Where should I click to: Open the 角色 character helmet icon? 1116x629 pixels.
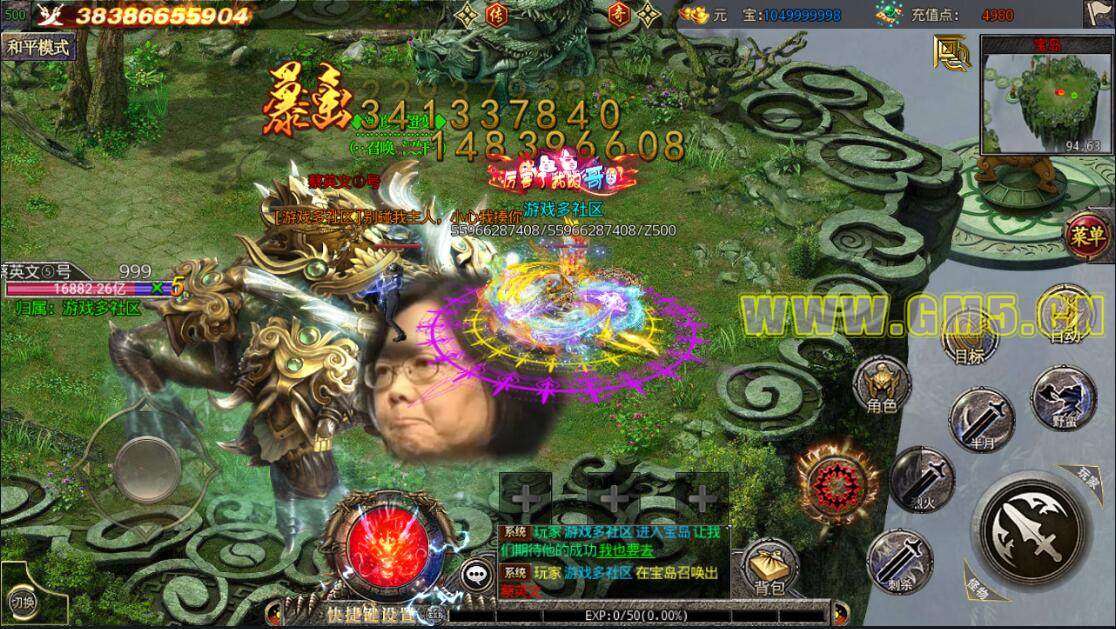[882, 386]
